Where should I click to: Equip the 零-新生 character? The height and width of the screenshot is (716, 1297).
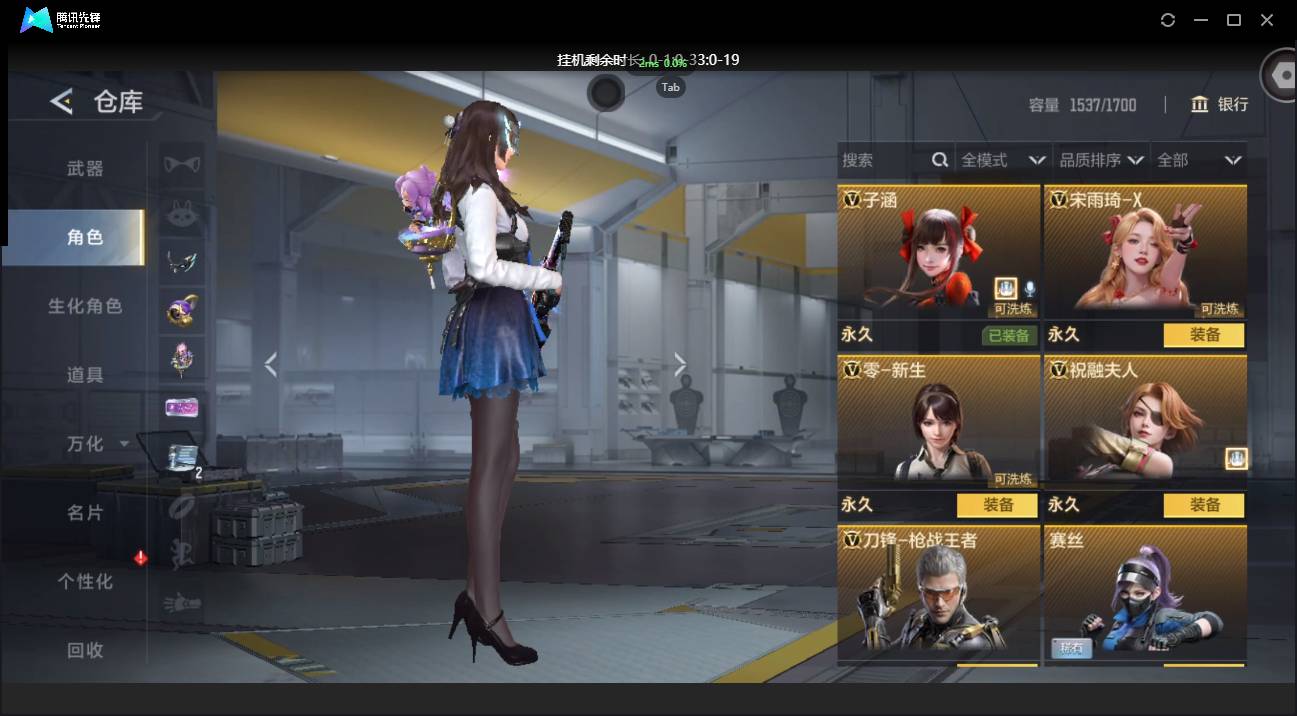998,506
